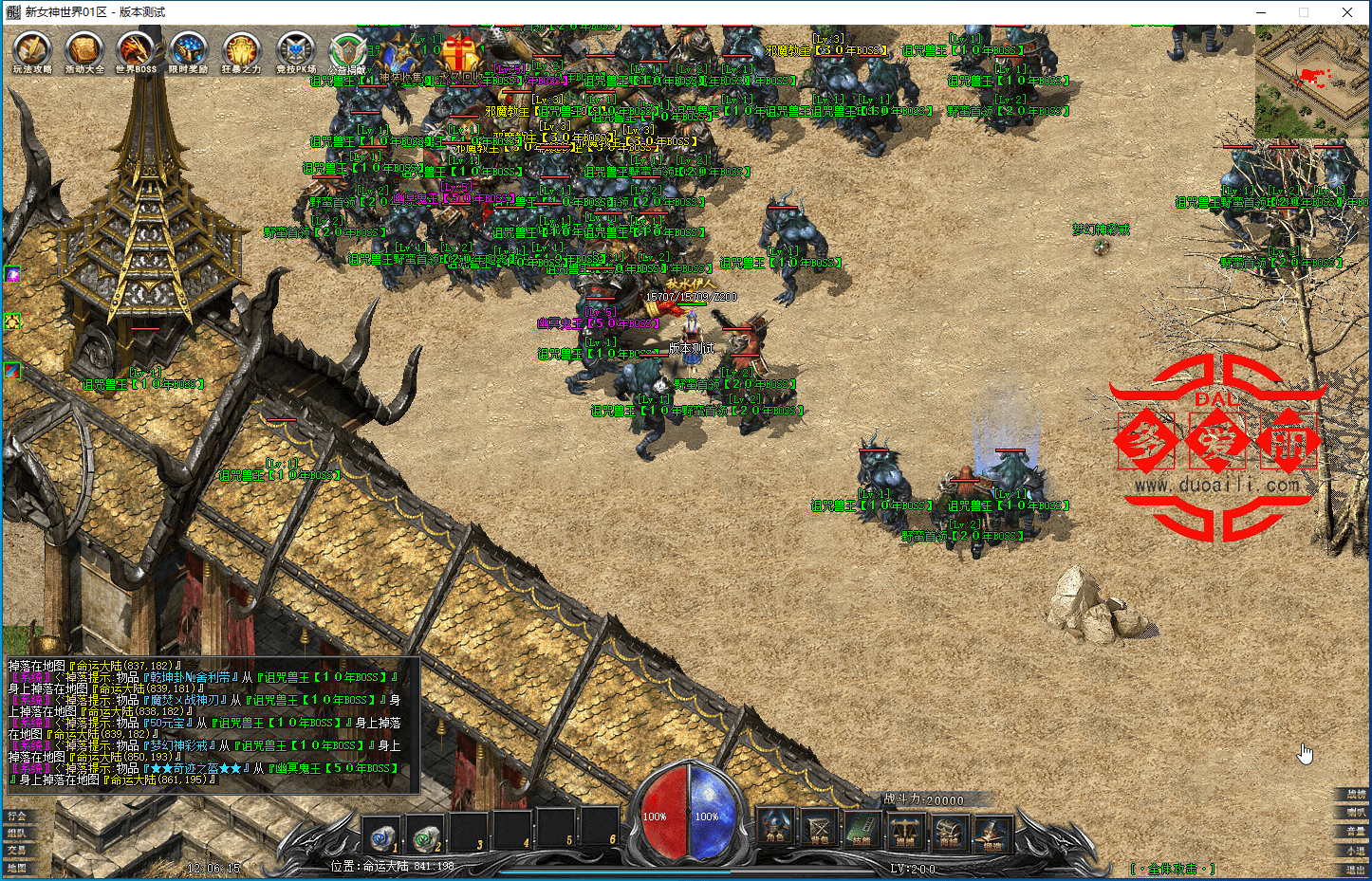Click the 退出 exit game button

click(x=1356, y=869)
